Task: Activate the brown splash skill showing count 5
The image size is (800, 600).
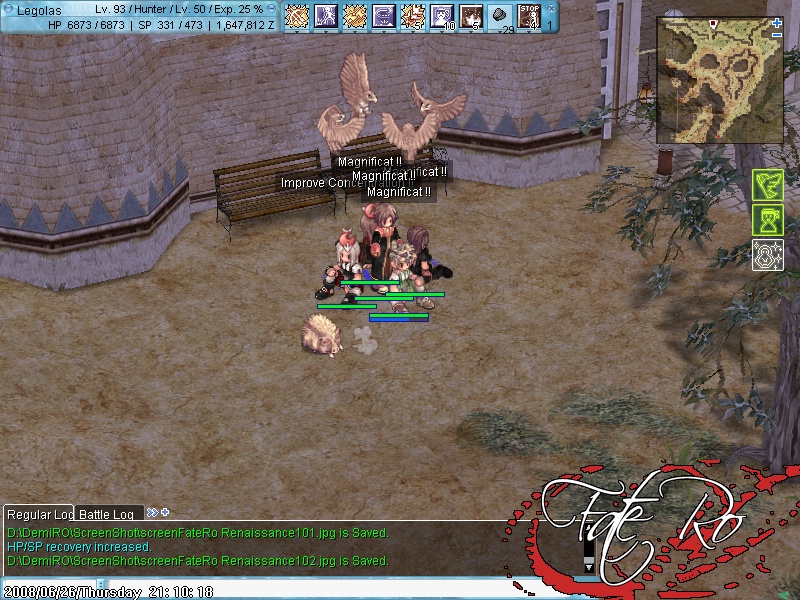Action: [471, 16]
